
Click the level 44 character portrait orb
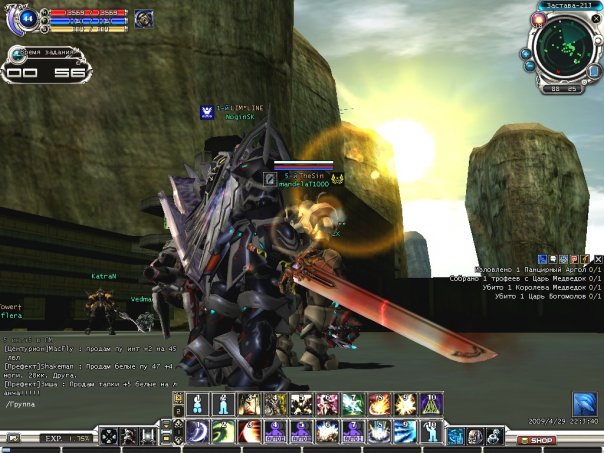tap(27, 18)
